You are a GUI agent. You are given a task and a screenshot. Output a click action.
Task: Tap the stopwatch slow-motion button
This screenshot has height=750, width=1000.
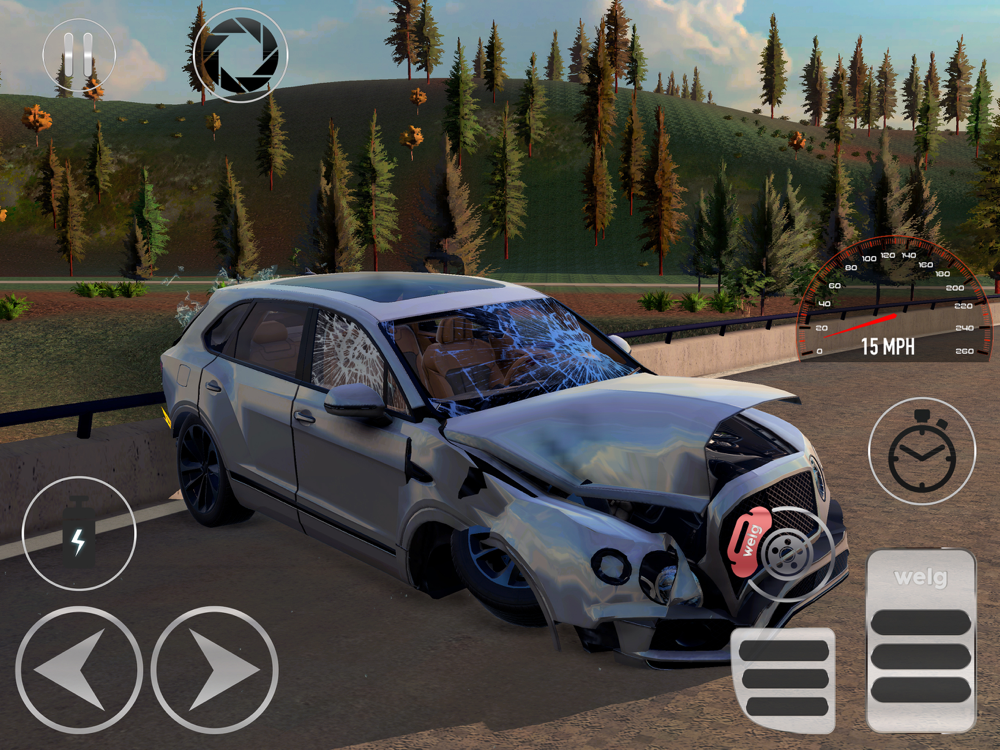921,451
